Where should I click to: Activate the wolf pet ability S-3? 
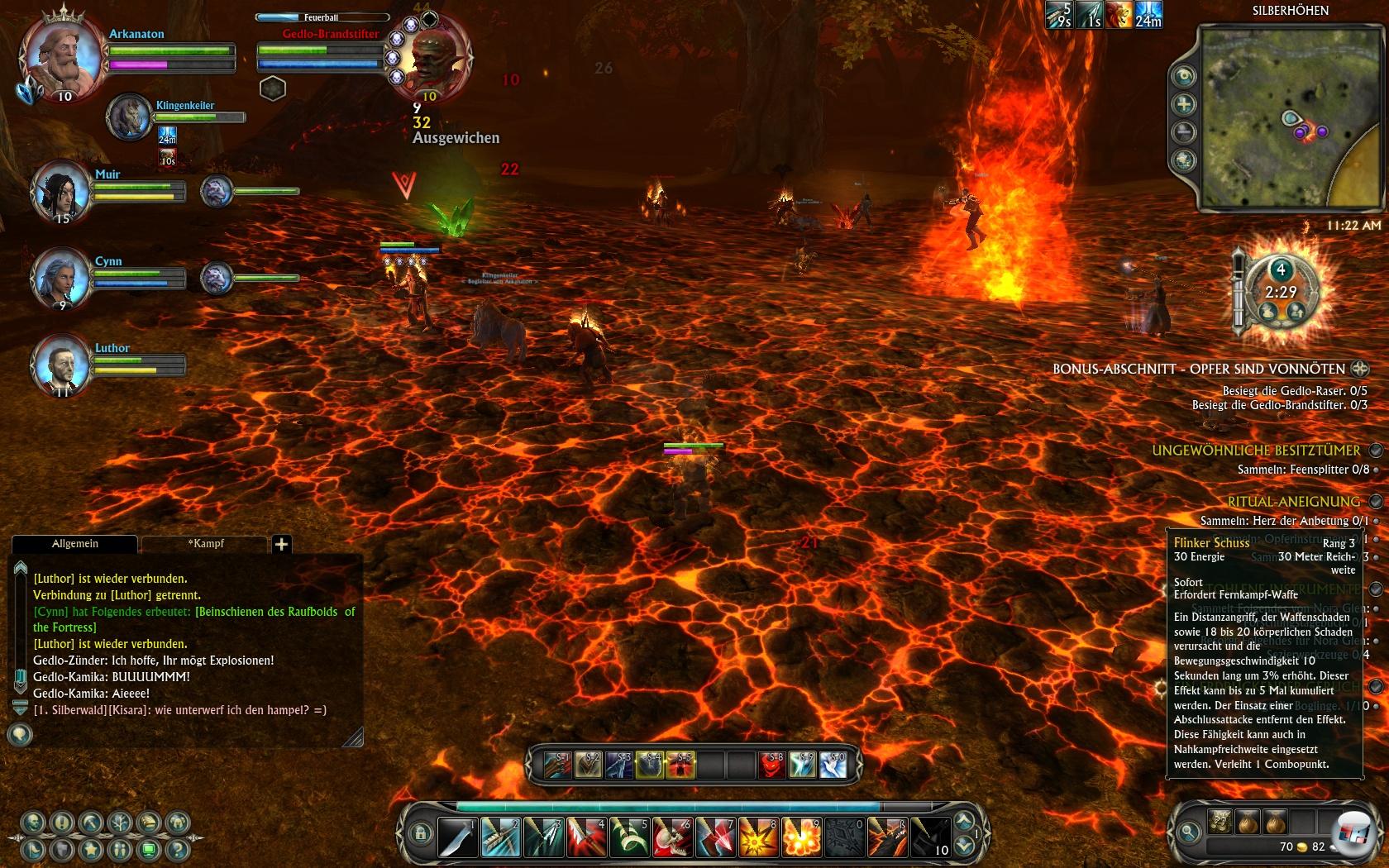pyautogui.click(x=619, y=765)
